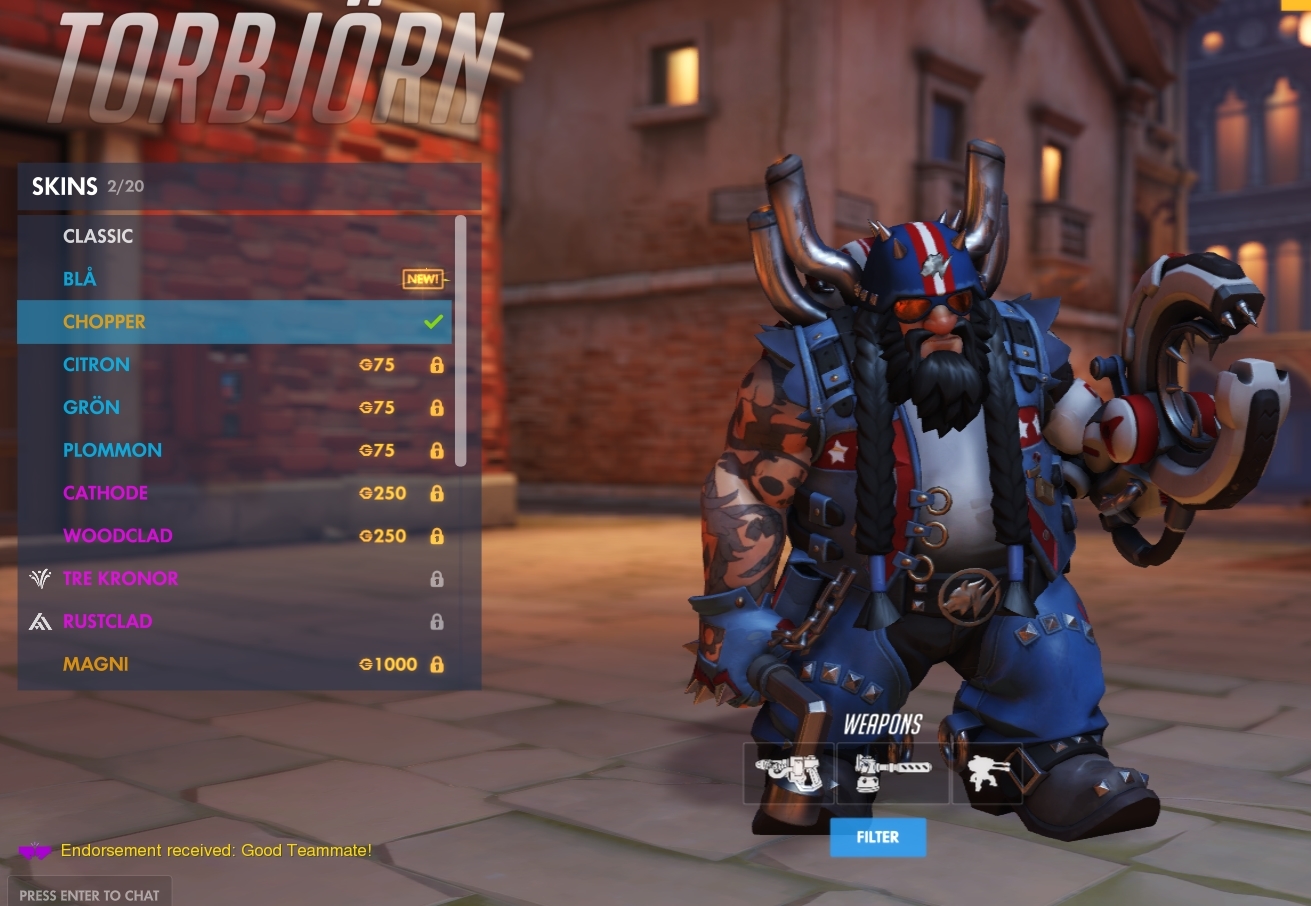The width and height of the screenshot is (1311, 906).
Task: Click the event icon beside Rustclad
Action: pos(39,621)
